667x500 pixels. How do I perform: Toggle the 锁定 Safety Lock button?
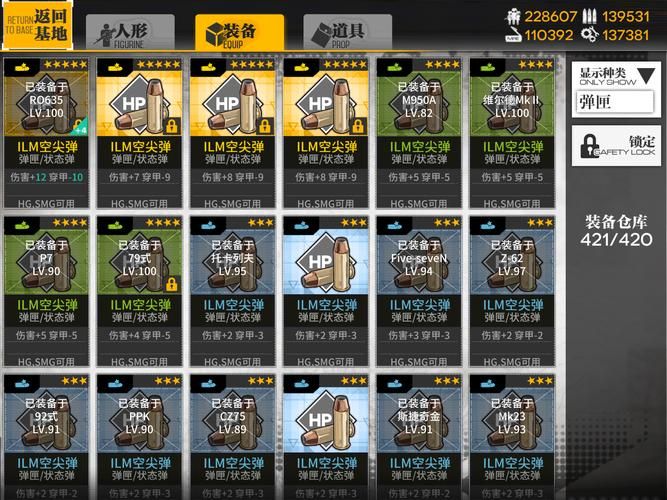tap(616, 145)
